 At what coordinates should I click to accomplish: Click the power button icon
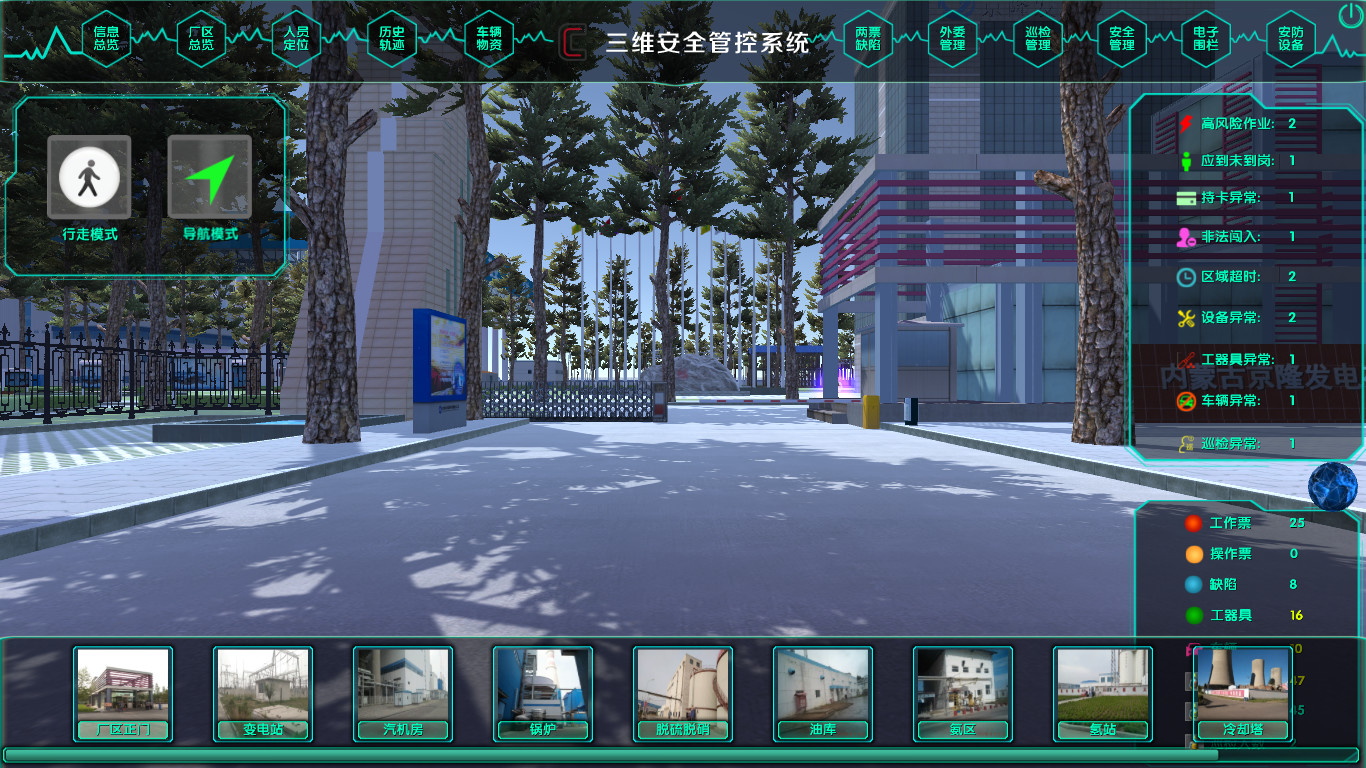[1349, 15]
